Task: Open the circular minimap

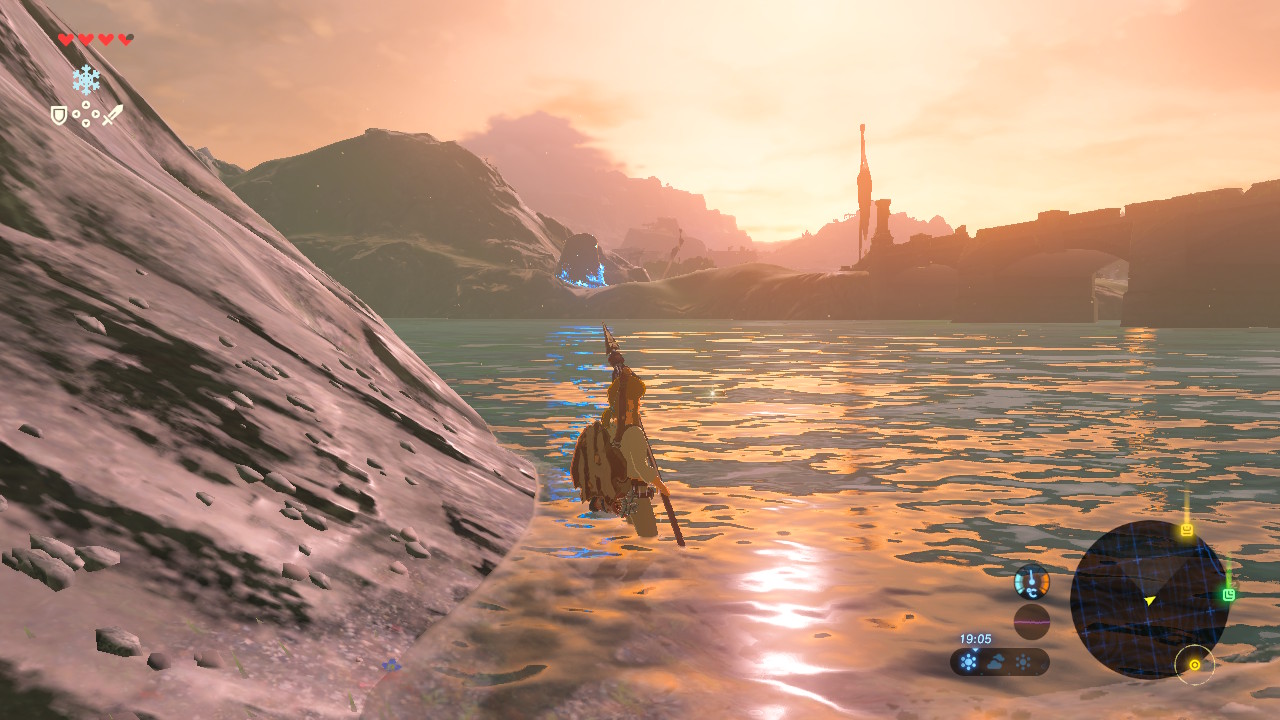Action: [x=1148, y=599]
